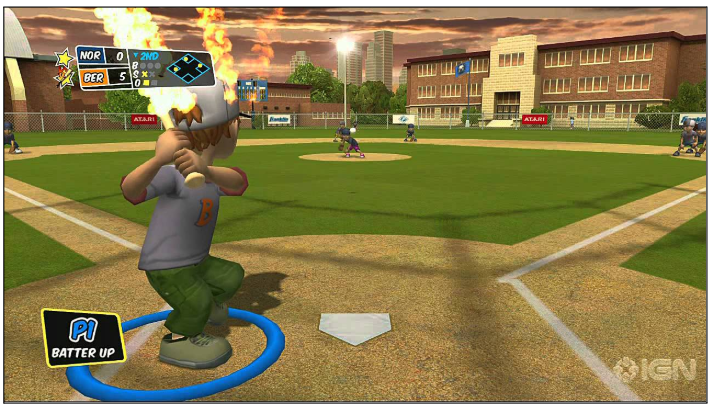Click the BER team label
Image resolution: width=712 pixels, height=410 pixels.
[x=91, y=76]
